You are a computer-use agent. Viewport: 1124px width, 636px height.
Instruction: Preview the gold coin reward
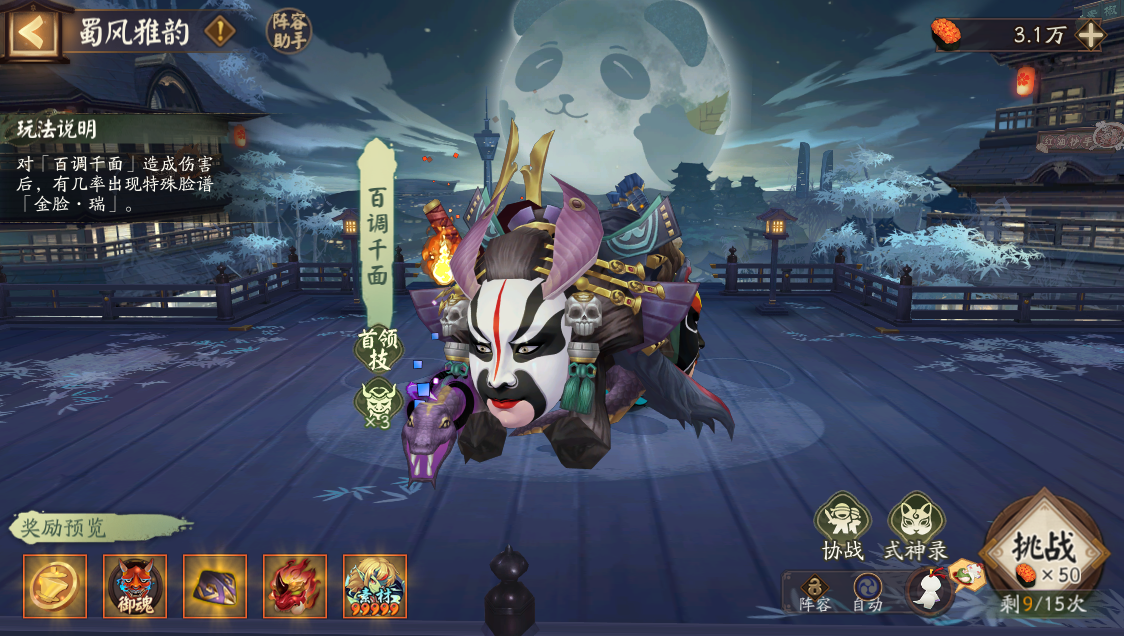pyautogui.click(x=55, y=585)
